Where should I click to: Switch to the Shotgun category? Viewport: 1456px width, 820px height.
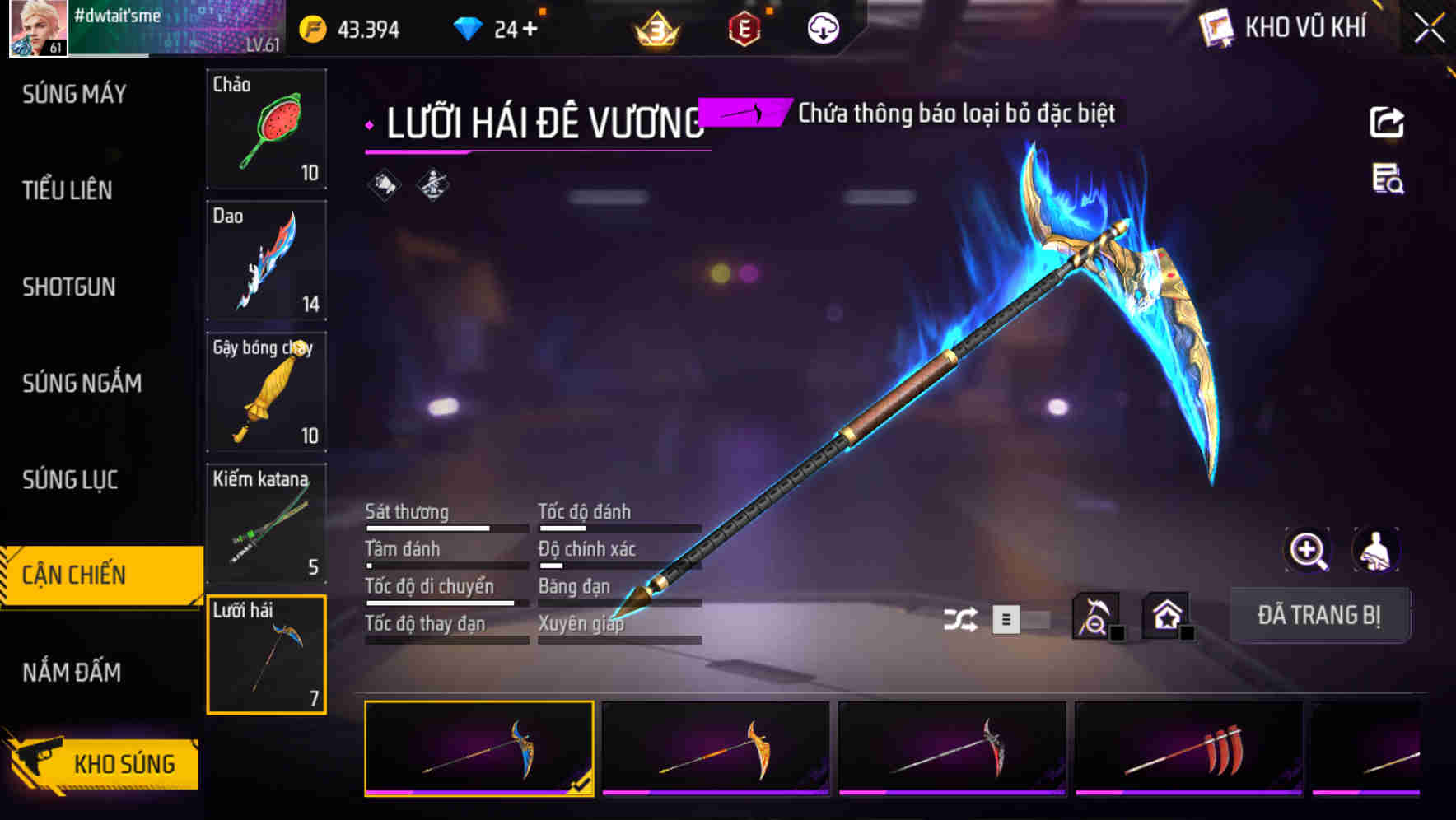click(x=69, y=287)
